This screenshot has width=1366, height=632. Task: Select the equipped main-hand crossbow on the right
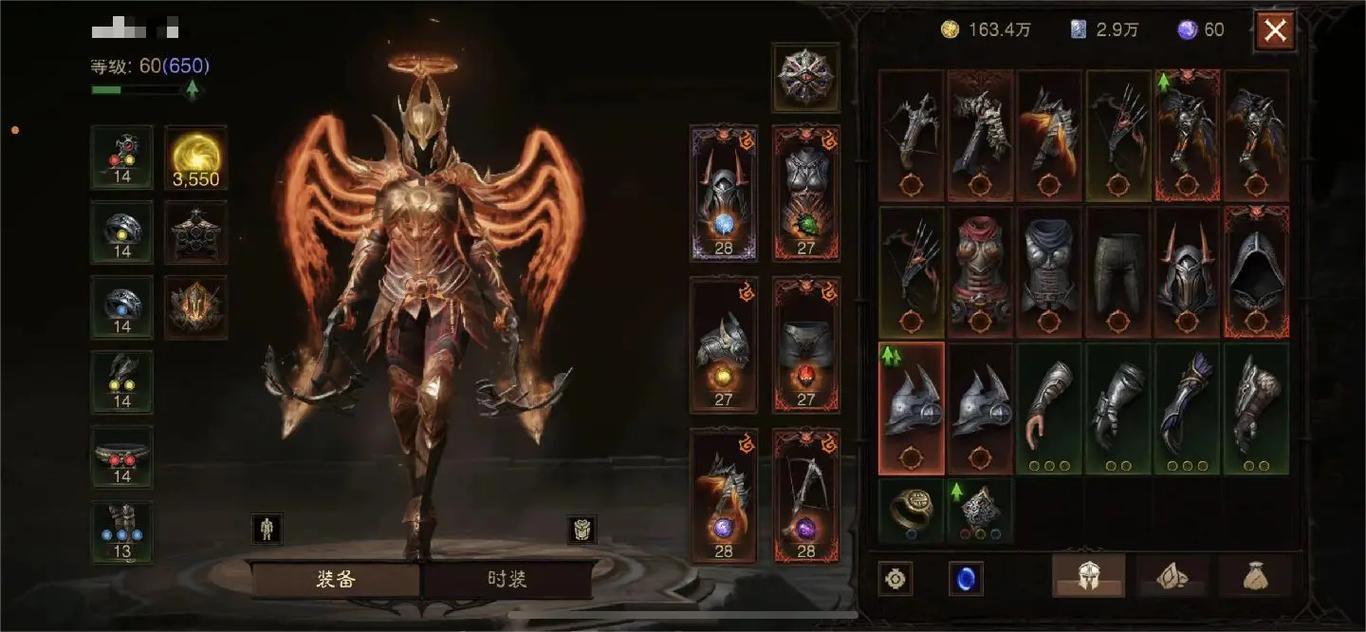(806, 496)
